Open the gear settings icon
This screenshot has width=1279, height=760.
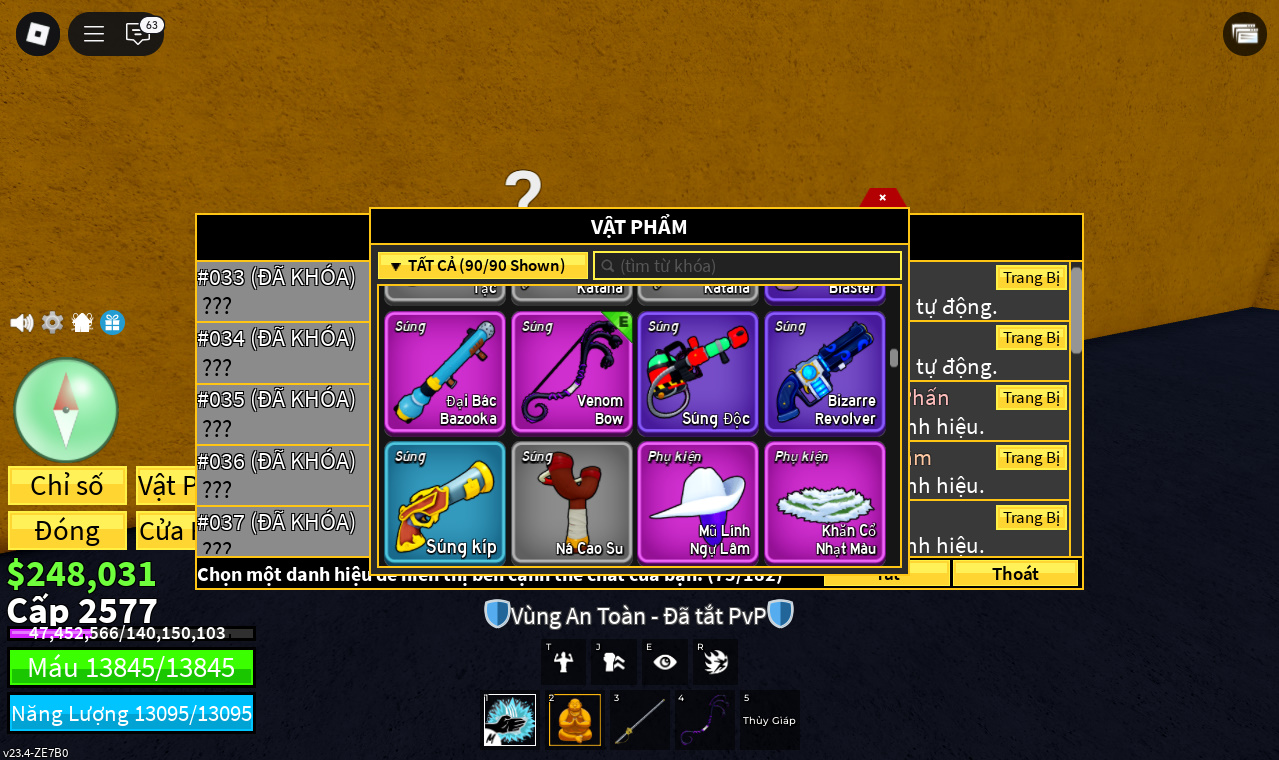click(x=52, y=323)
